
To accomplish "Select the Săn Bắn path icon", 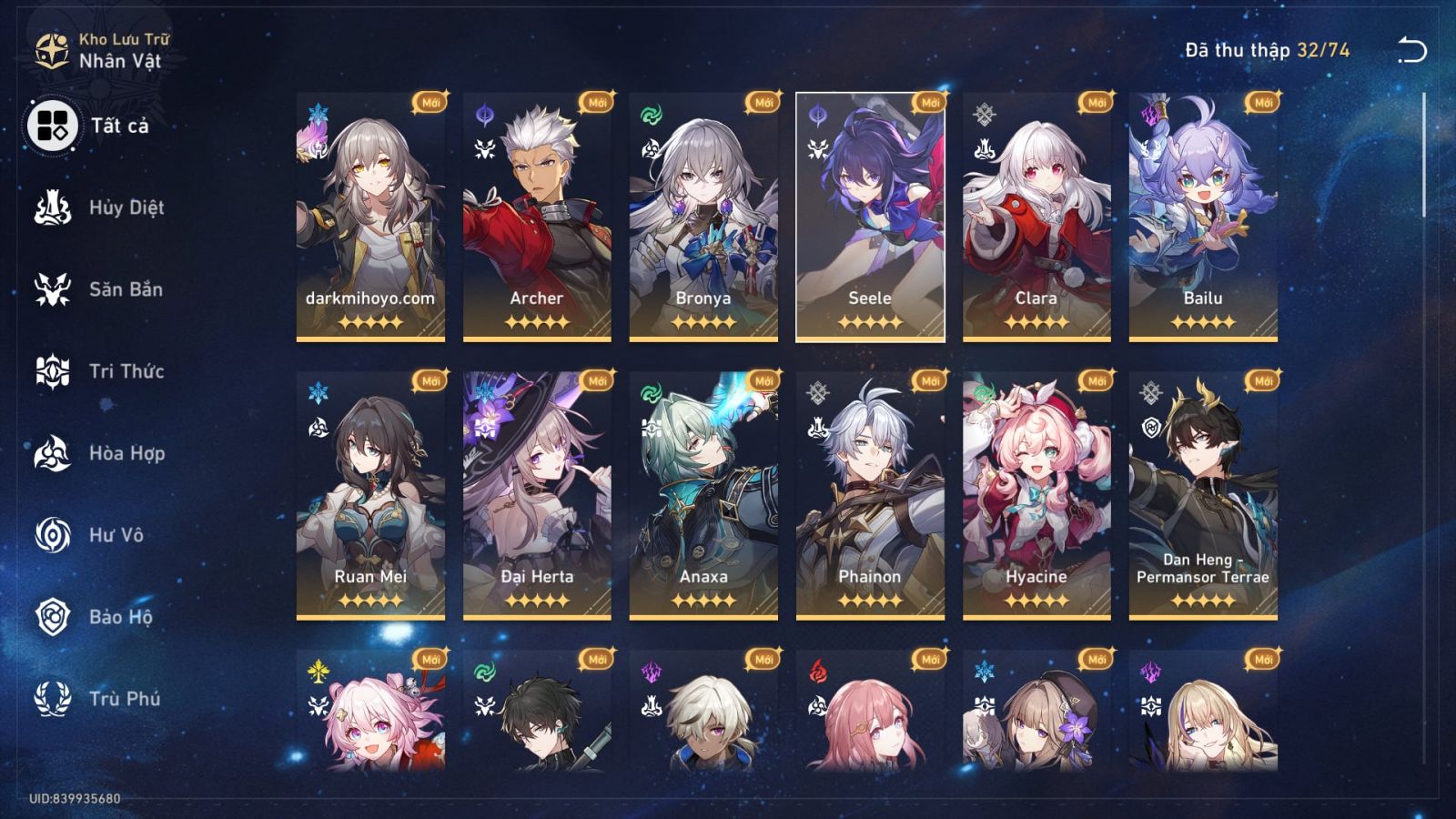I will 53,289.
